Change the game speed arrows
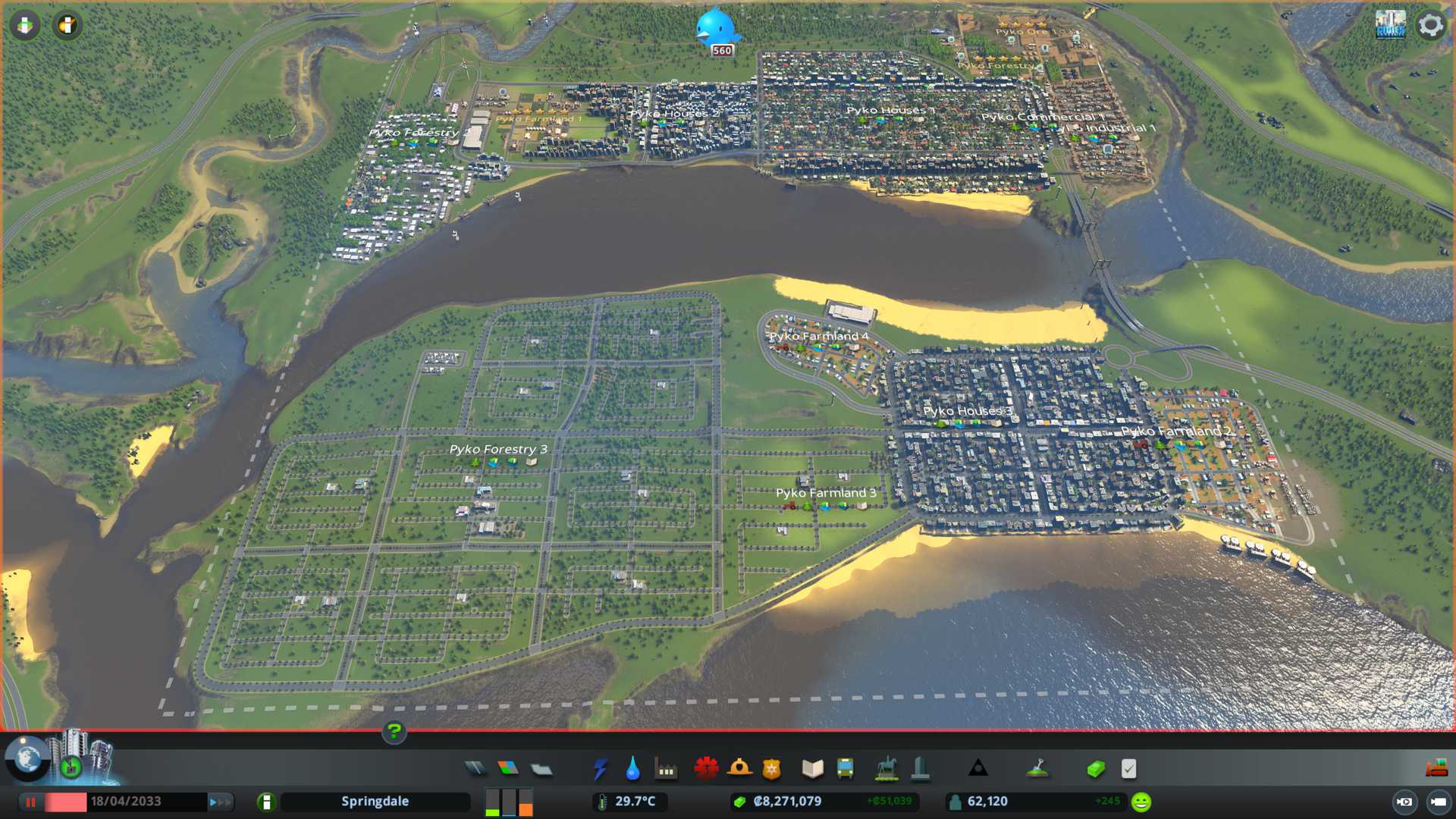The width and height of the screenshot is (1456, 819). (220, 802)
